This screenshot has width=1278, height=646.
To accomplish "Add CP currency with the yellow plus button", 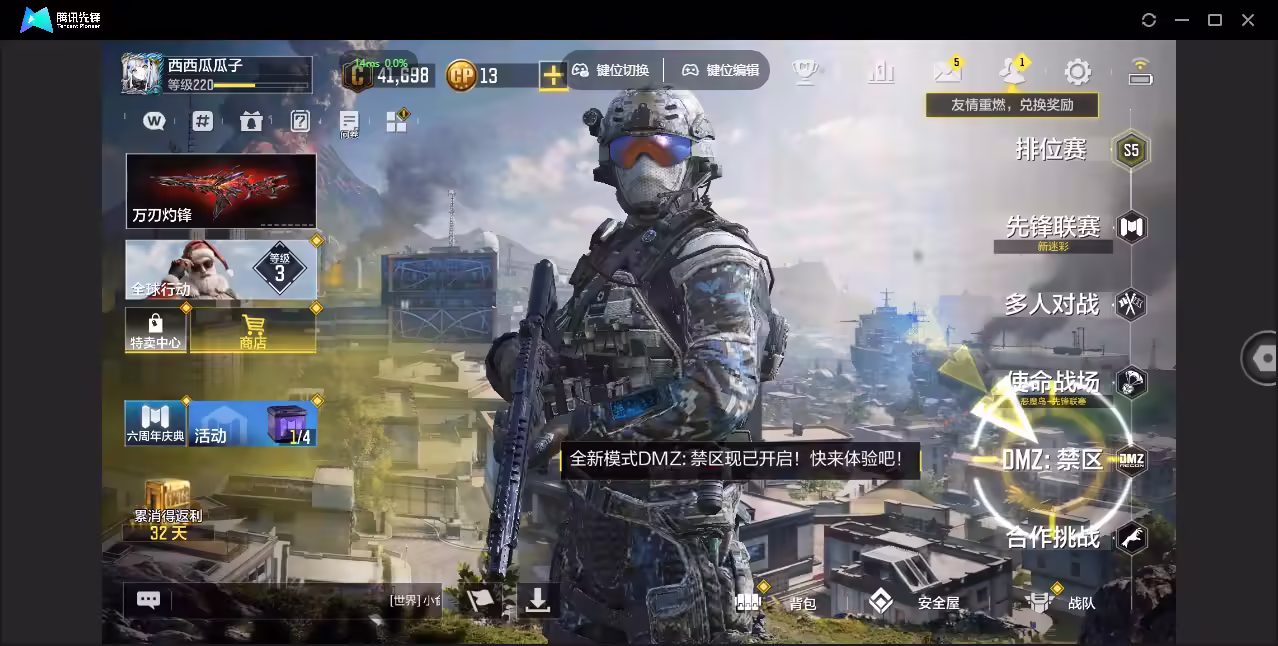I will [553, 75].
